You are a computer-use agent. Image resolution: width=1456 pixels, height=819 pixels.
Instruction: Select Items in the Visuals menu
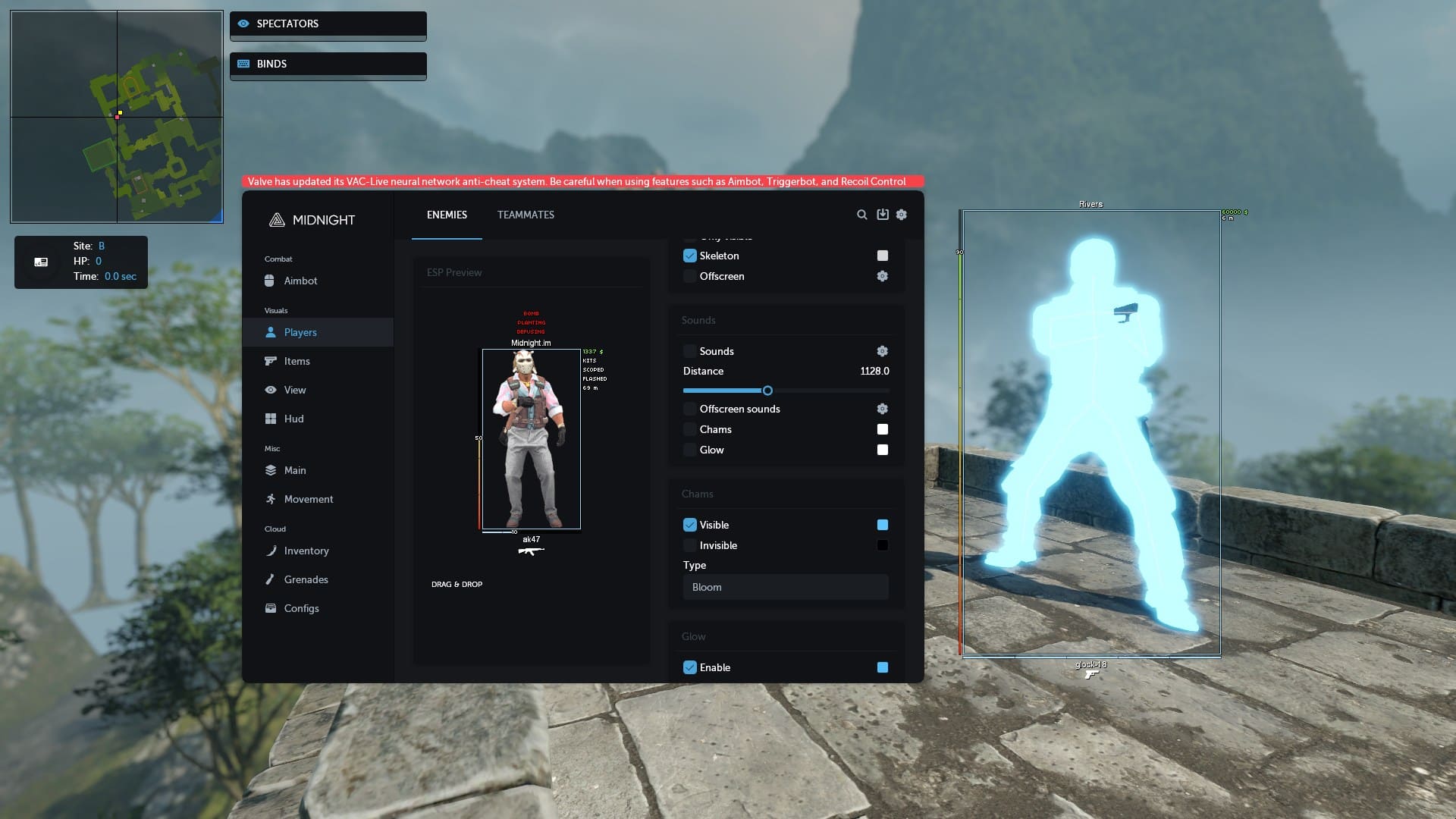[297, 361]
